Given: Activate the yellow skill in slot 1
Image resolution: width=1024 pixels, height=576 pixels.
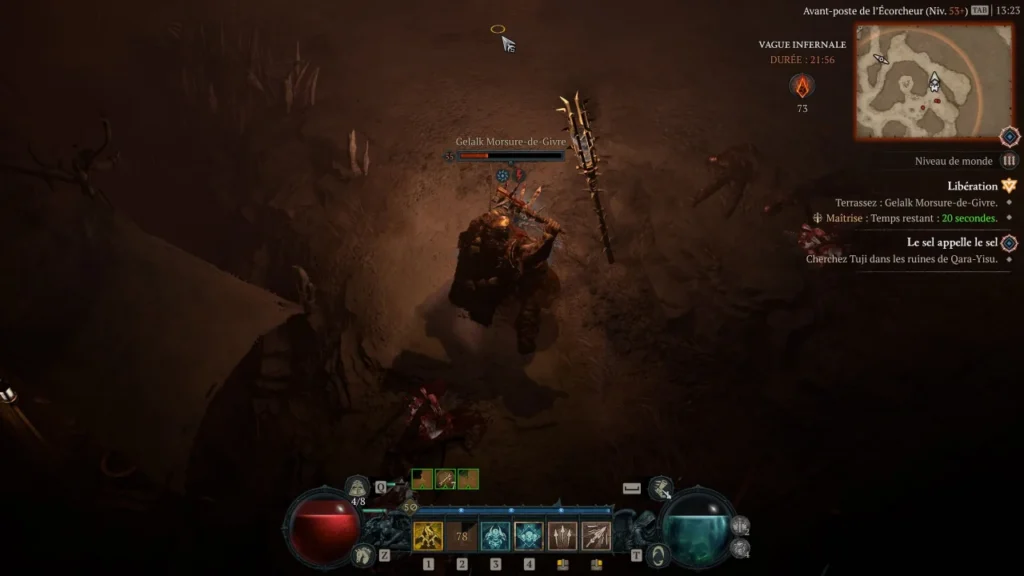Looking at the screenshot, I should (x=428, y=536).
